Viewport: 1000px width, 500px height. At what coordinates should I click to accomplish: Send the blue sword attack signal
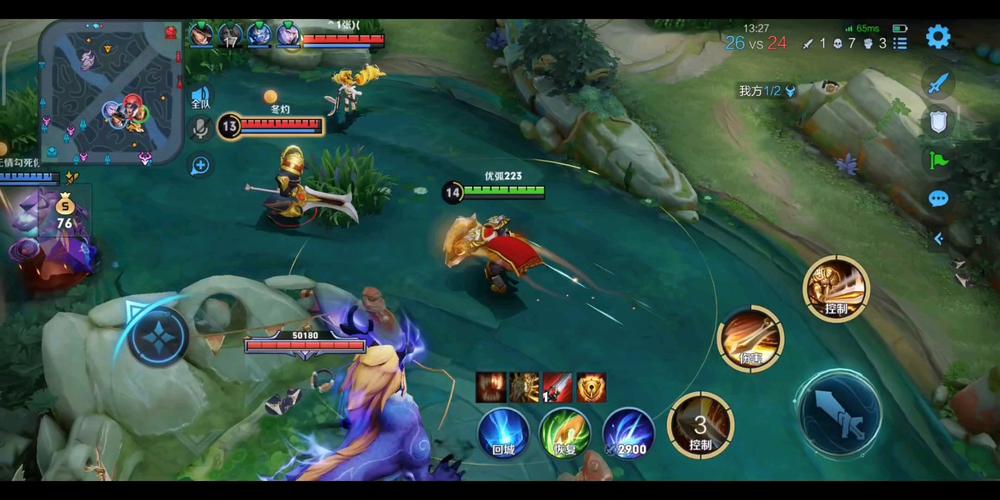click(x=937, y=84)
